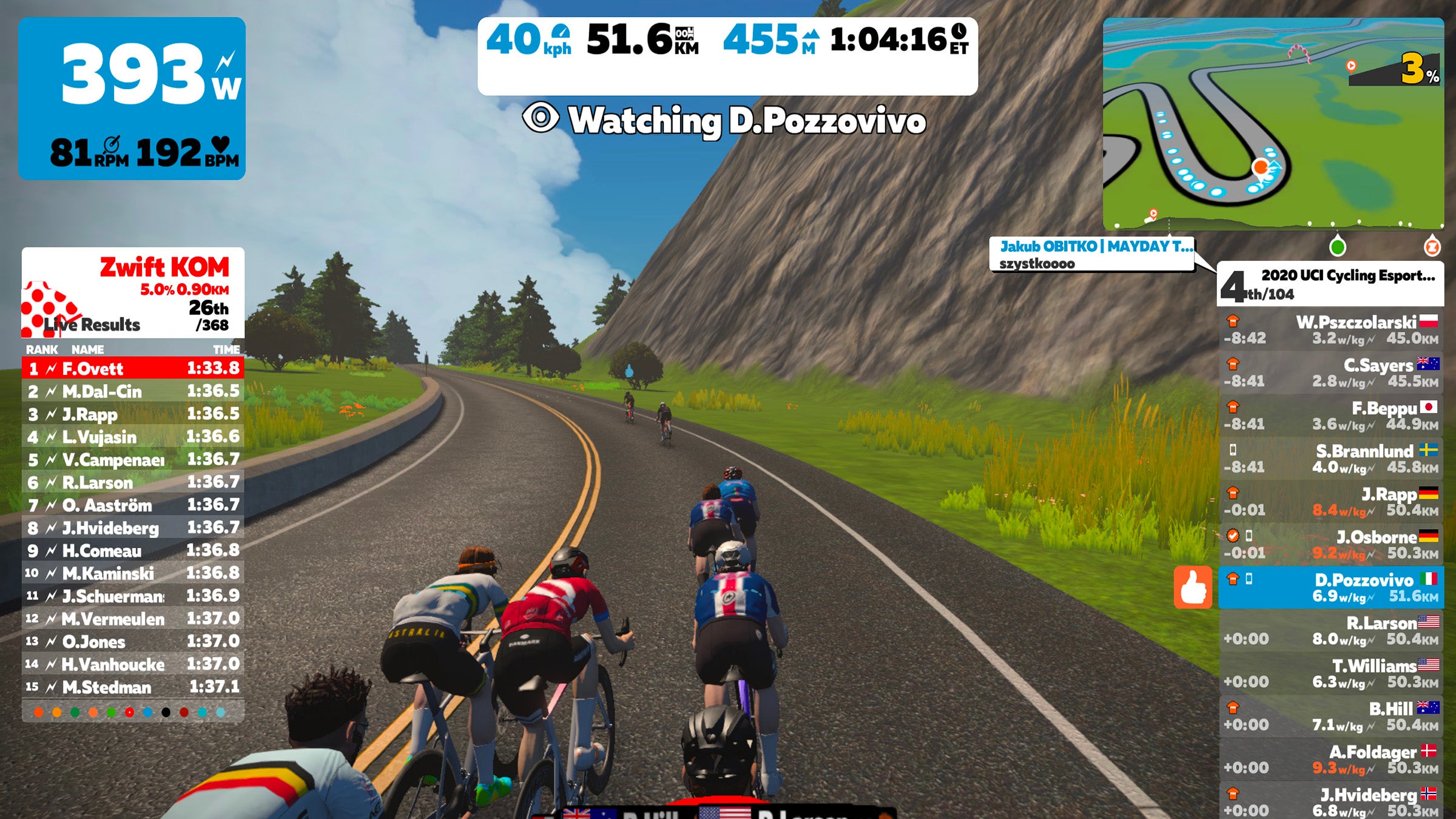Select A.Foldager rider row

coord(1331,760)
